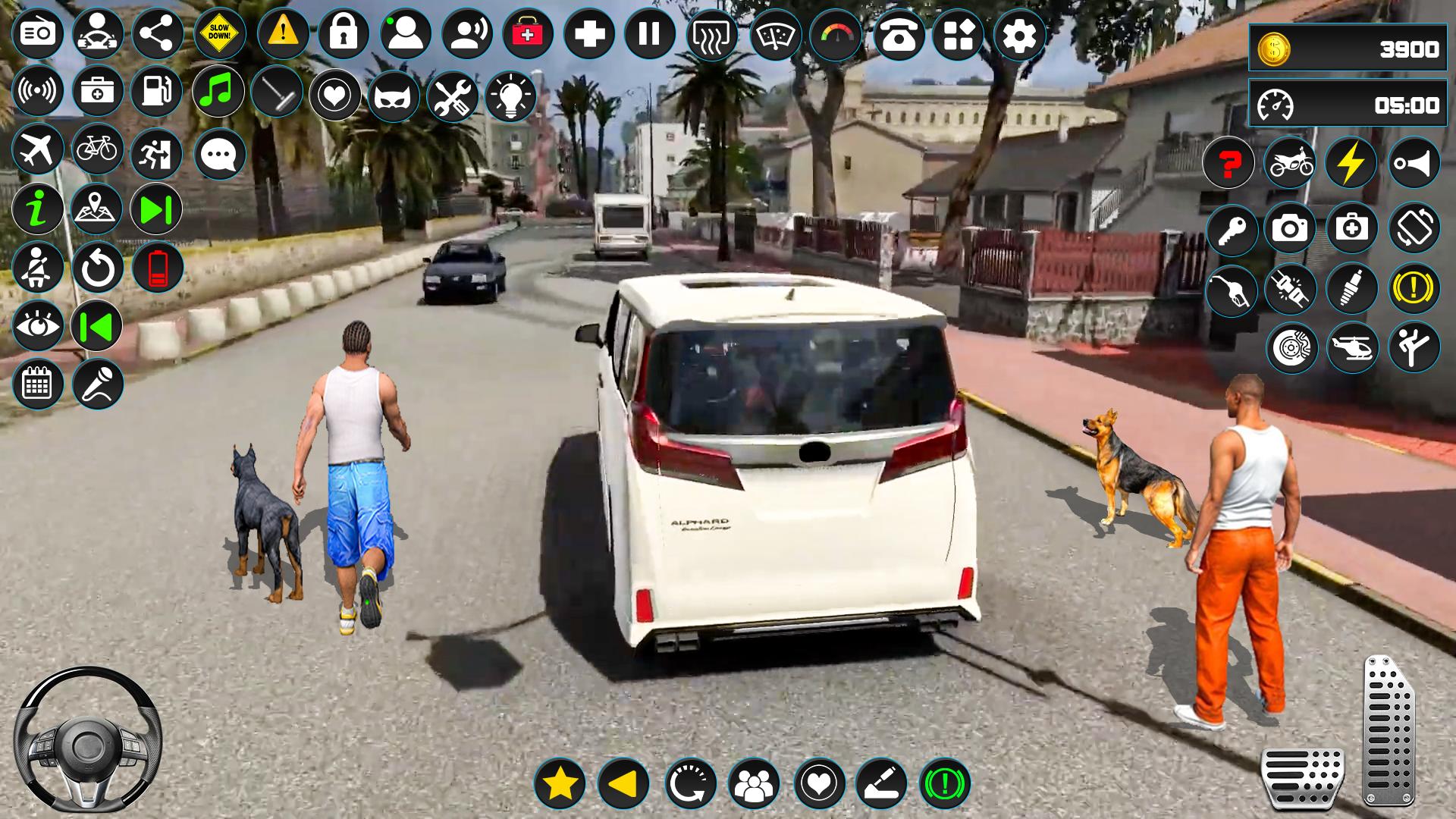The image size is (1456, 819).
Task: Sound the horn button
Action: pos(1414,163)
